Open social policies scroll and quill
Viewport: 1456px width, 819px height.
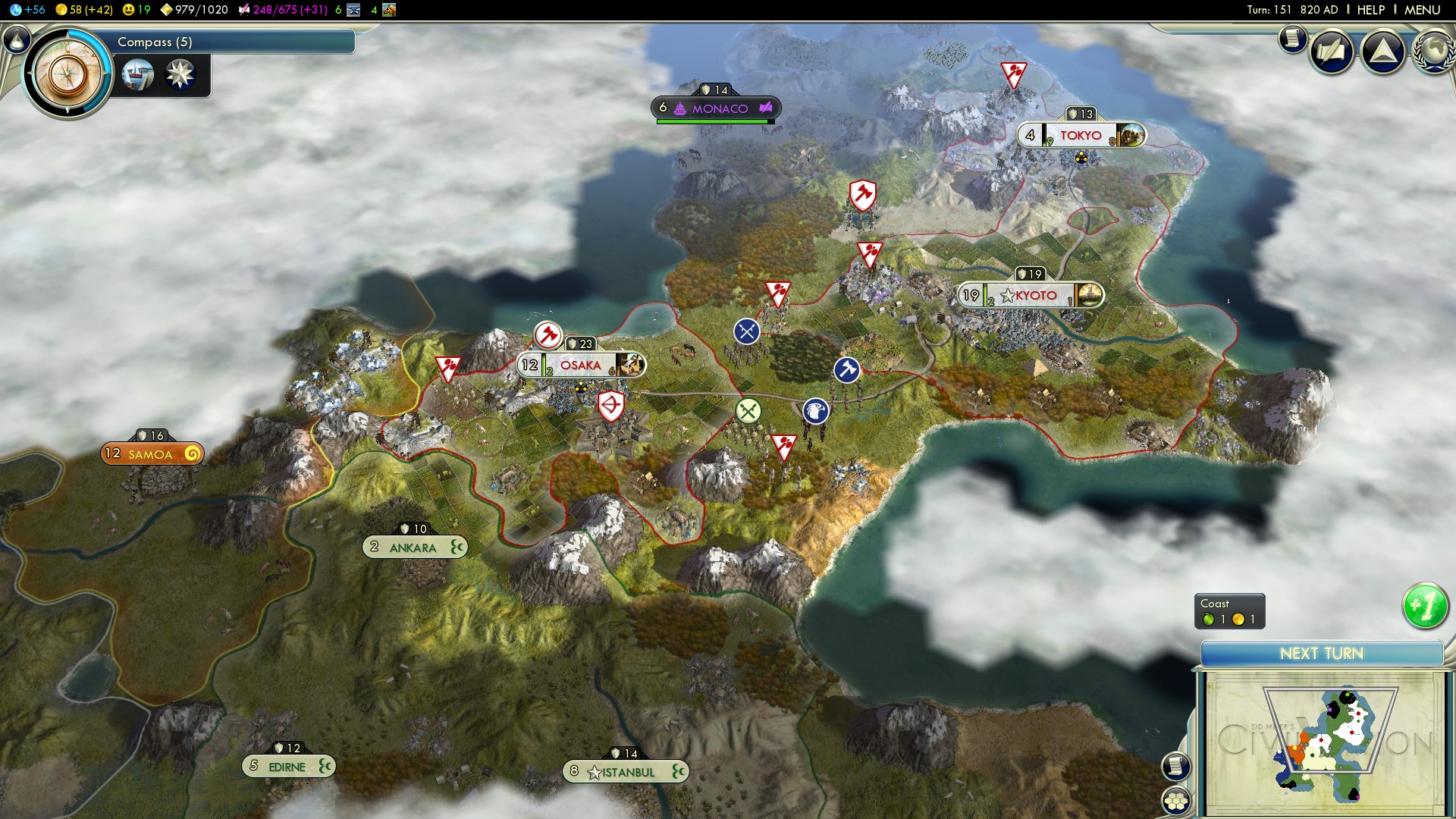tap(1332, 52)
